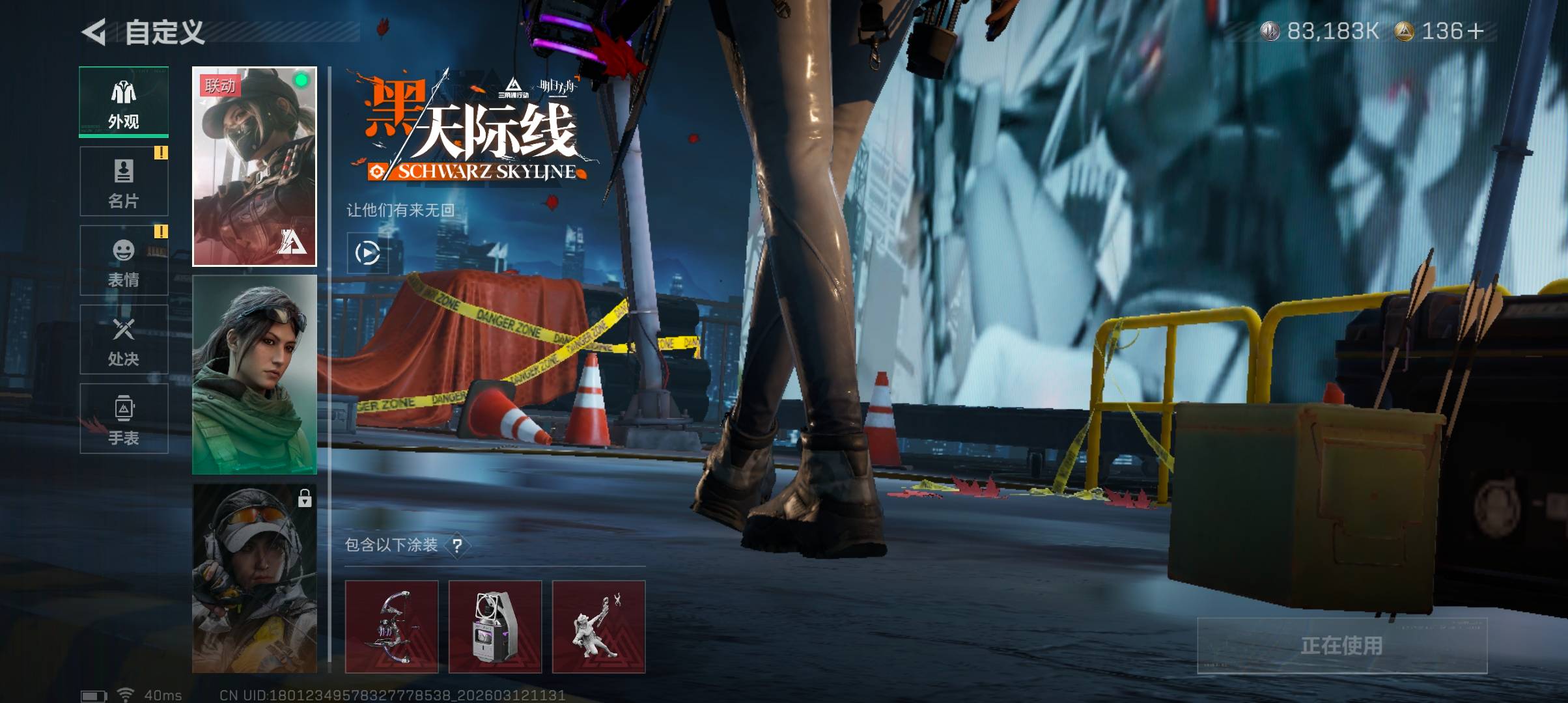Click the 正在使用 in-use button
Image resolution: width=1568 pixels, height=703 pixels.
1341,645
